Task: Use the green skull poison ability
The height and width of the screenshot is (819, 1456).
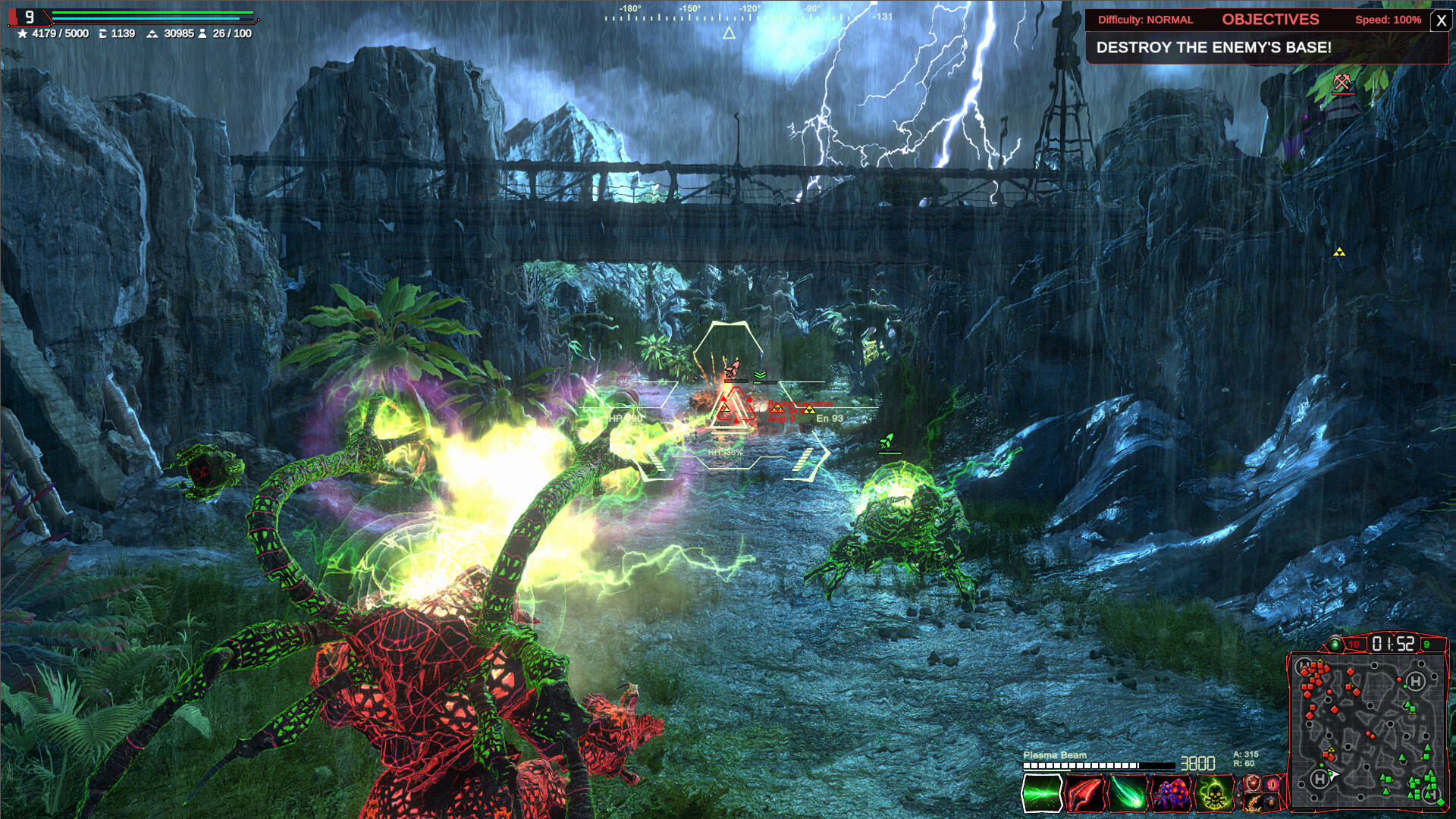Action: click(x=1215, y=793)
